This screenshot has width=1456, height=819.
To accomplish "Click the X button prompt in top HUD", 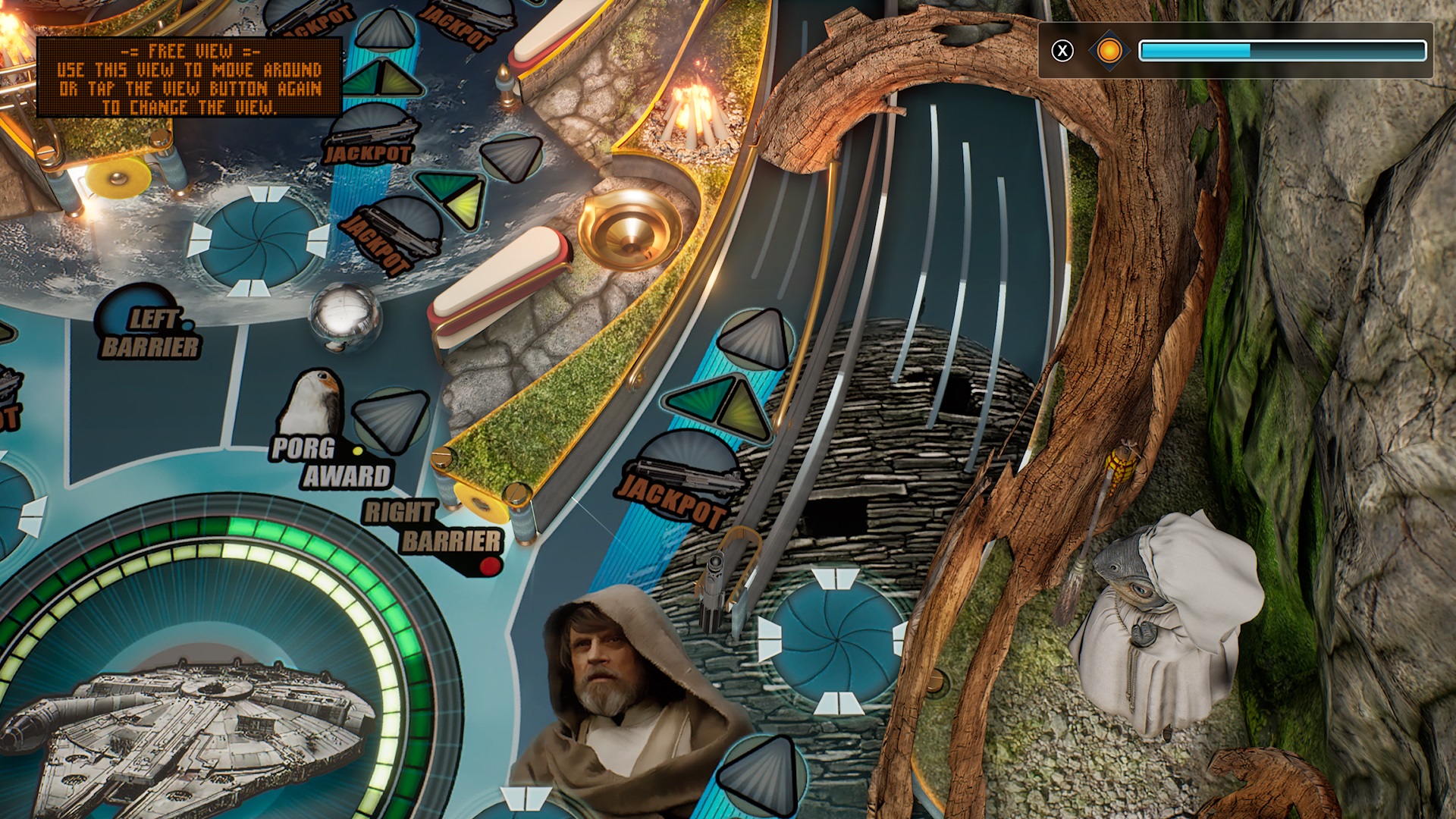I will [x=1065, y=50].
